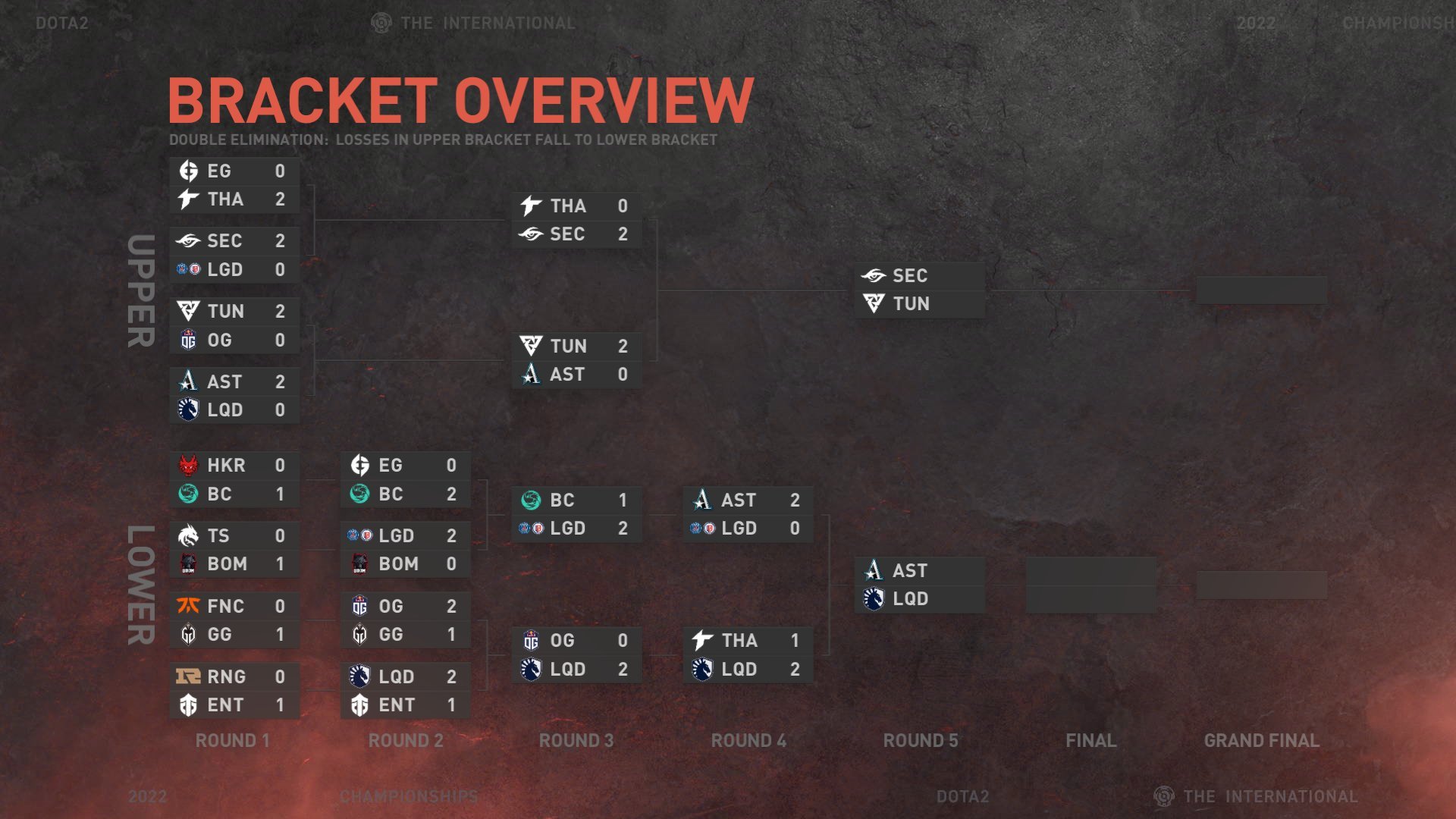This screenshot has width=1456, height=819.
Task: Choose the FNC vs GG lower bracket match
Action: click(234, 620)
